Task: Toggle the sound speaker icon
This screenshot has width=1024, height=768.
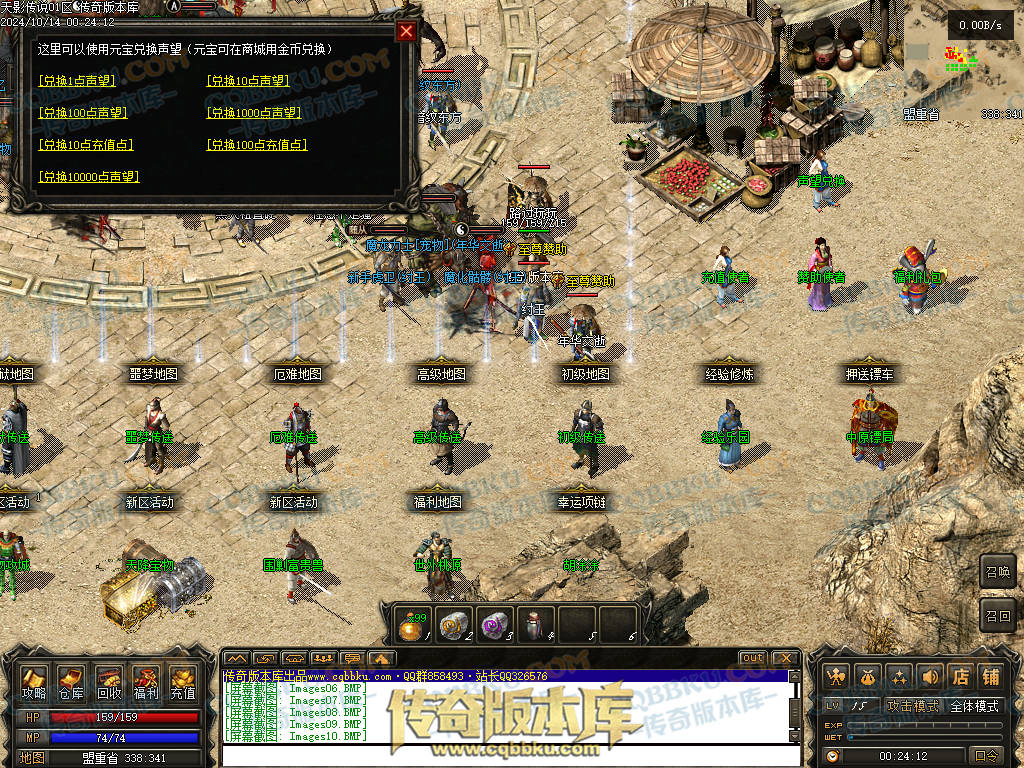Action: click(931, 677)
